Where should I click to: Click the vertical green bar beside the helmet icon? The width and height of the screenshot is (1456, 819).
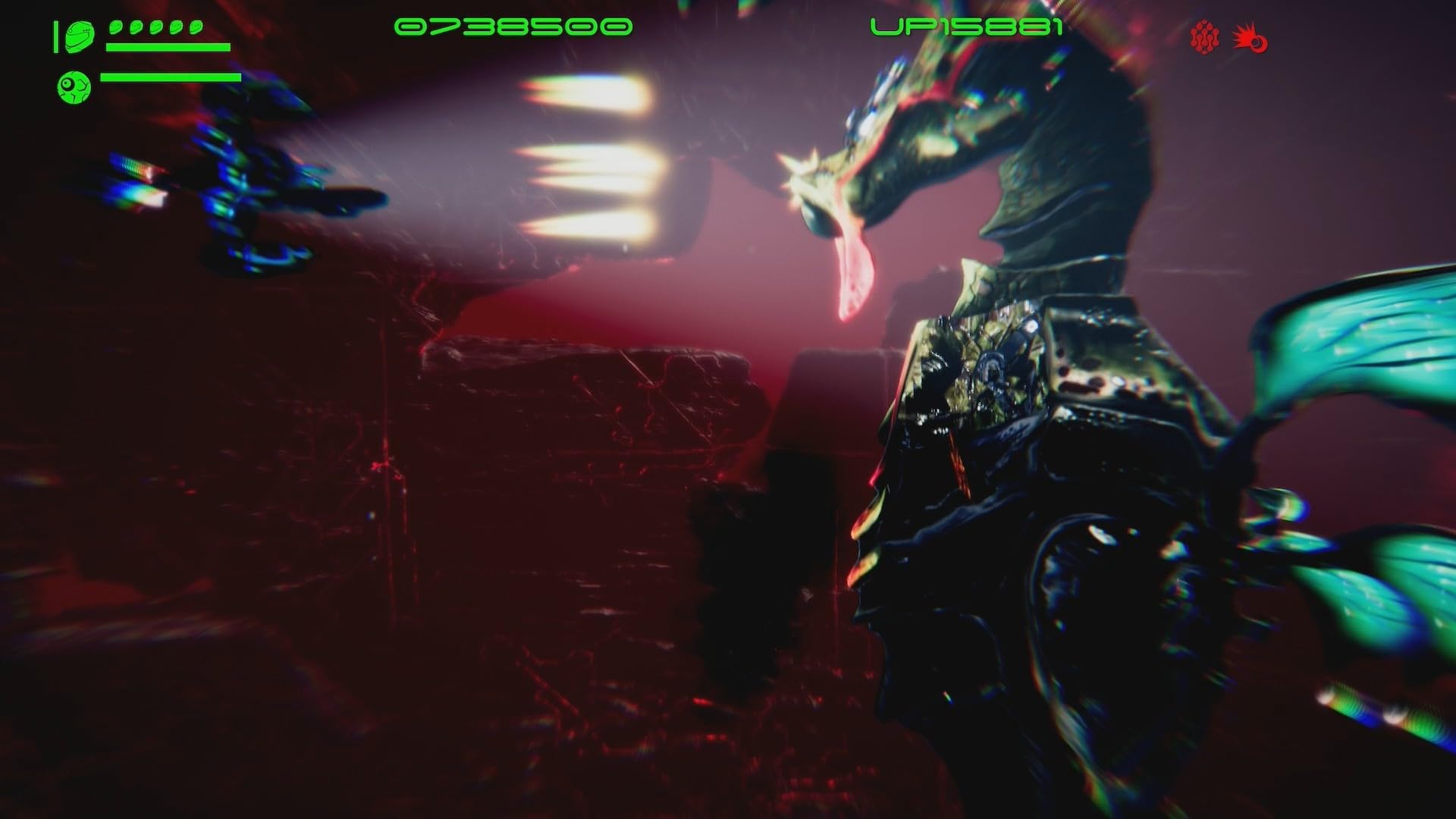[56, 36]
